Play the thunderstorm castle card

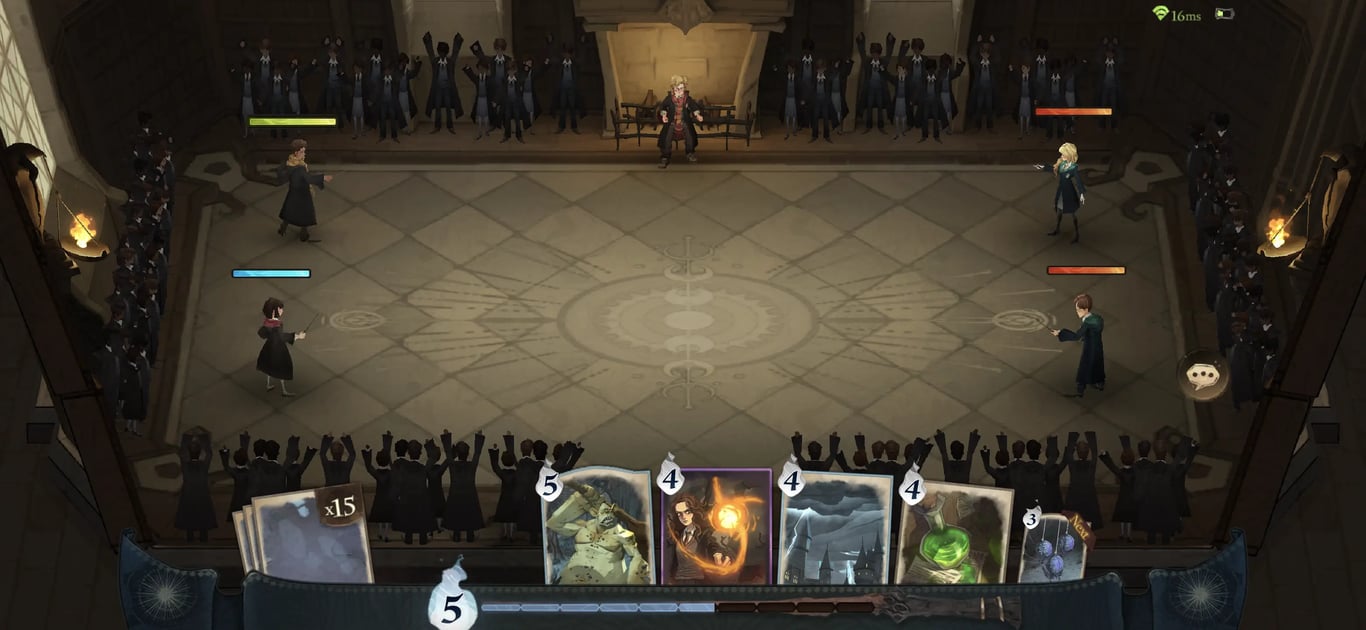tap(835, 530)
